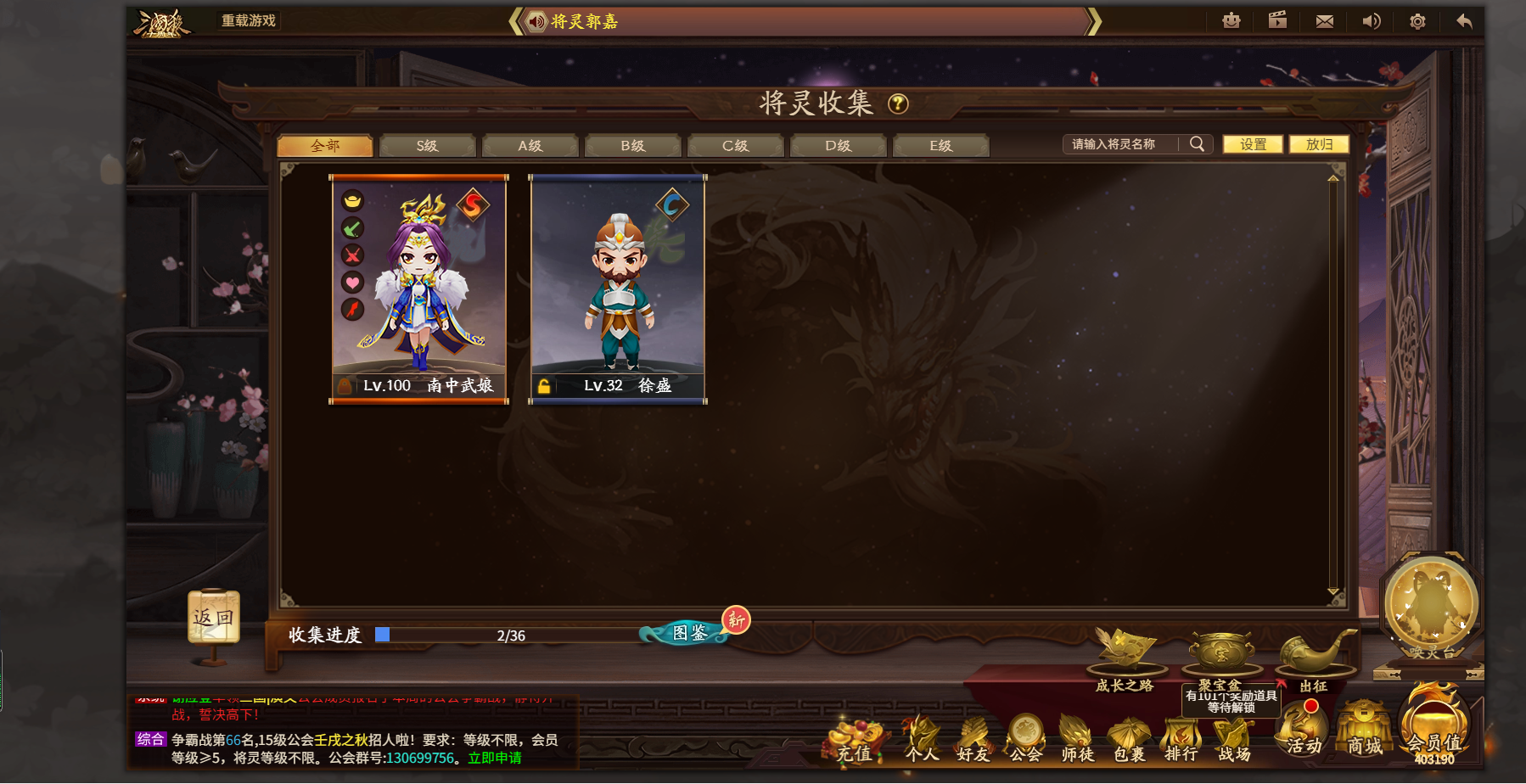Toggle the lock icon on 徐盛 card

pos(546,387)
